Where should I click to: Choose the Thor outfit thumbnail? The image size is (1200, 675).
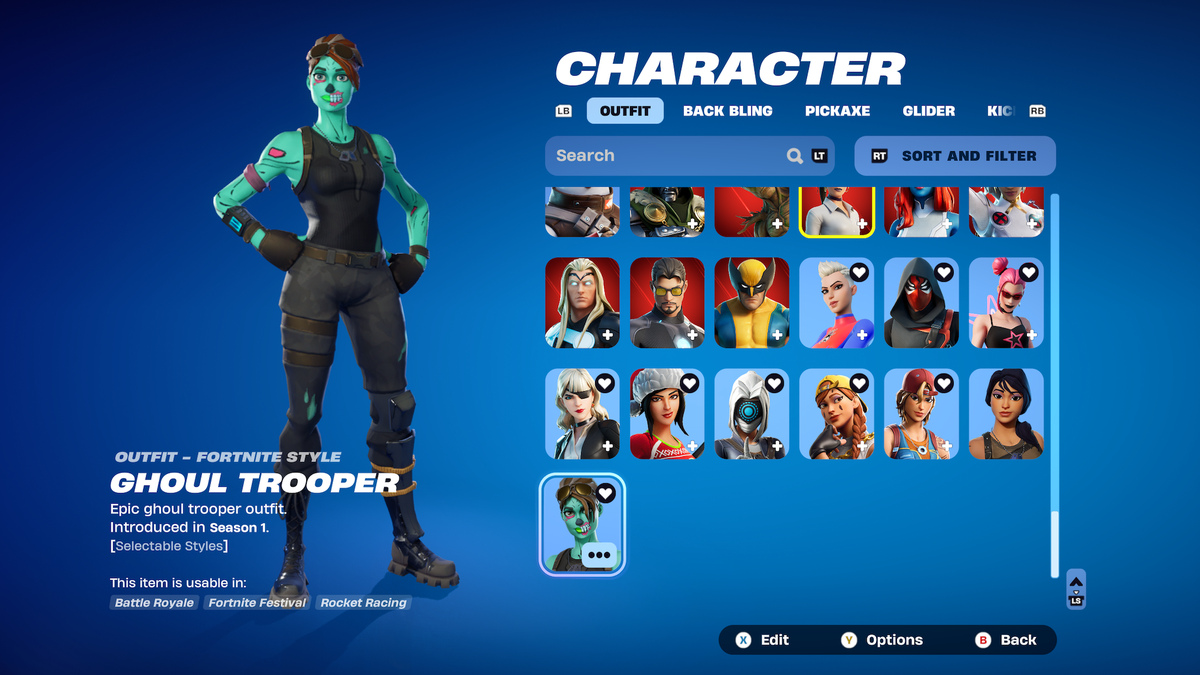(582, 303)
